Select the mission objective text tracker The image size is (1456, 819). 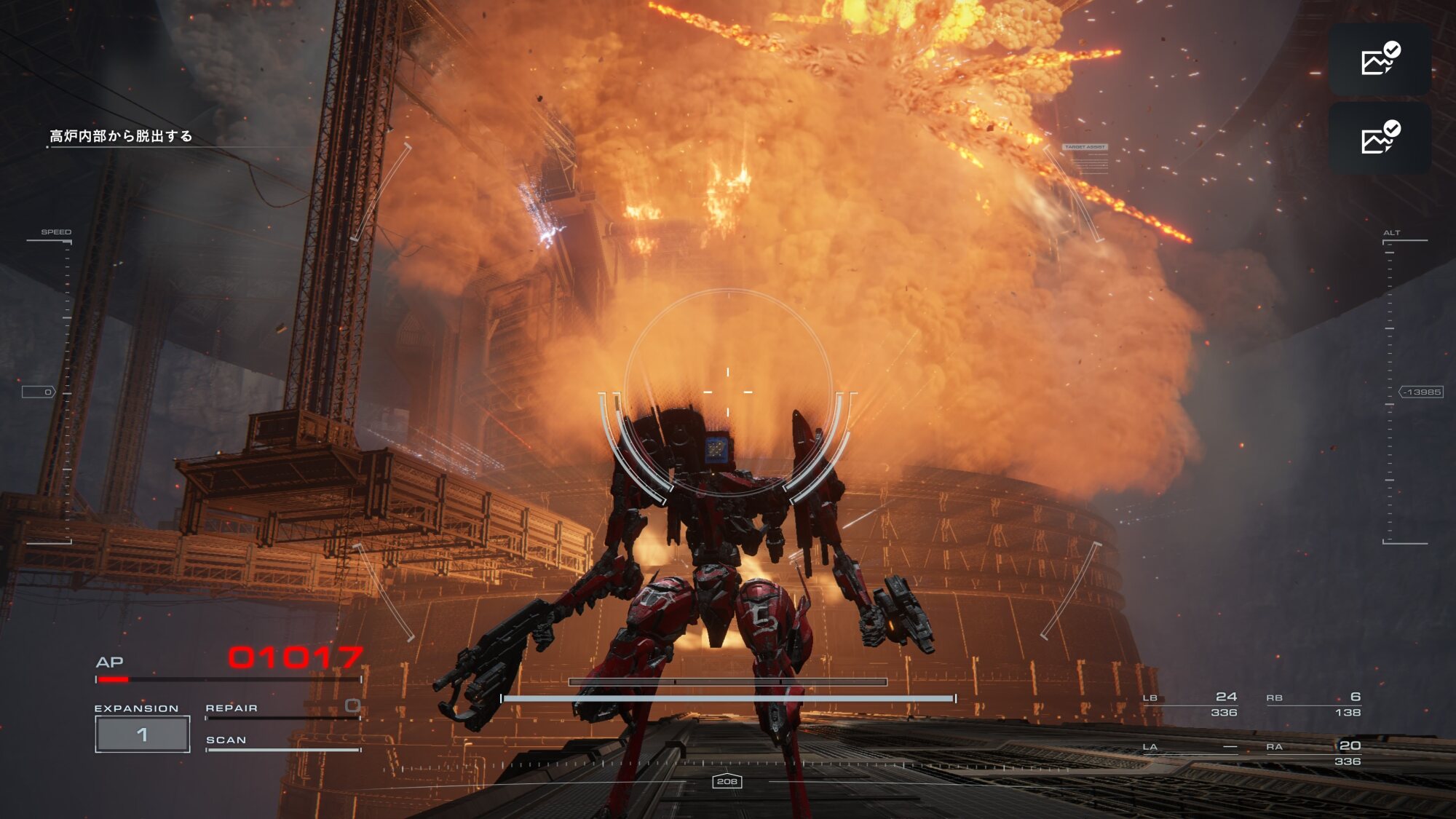[121, 136]
